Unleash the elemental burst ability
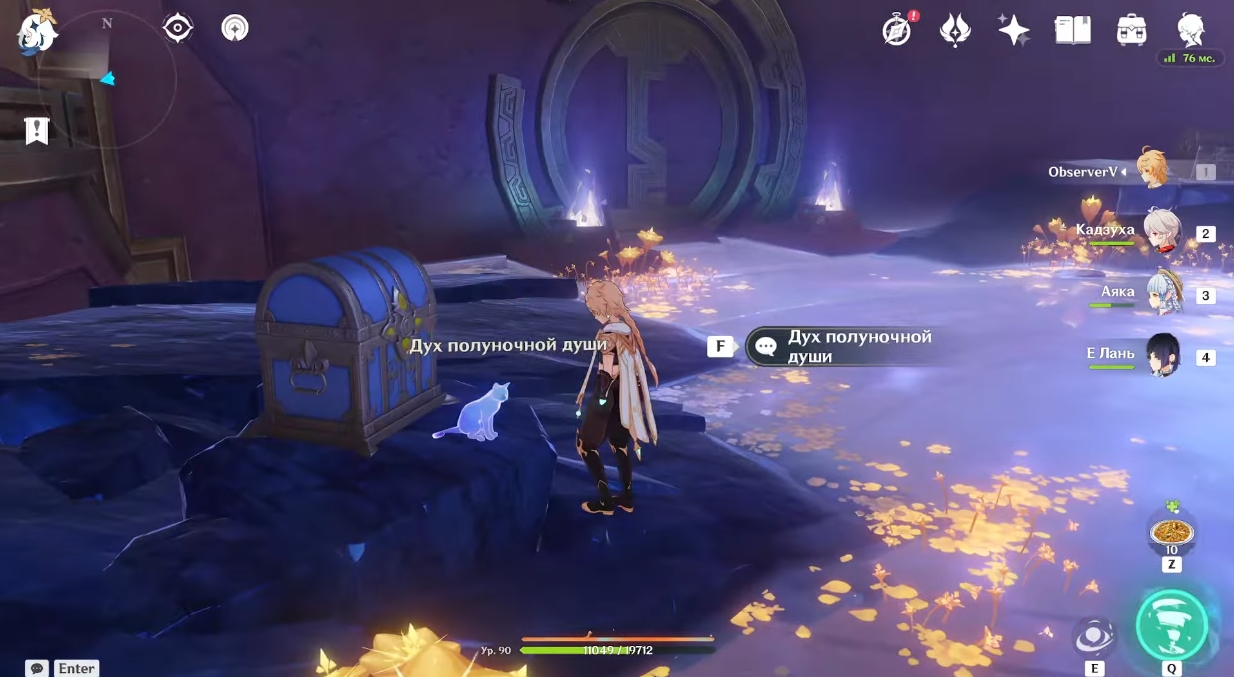The height and width of the screenshot is (677, 1234). click(x=1171, y=626)
